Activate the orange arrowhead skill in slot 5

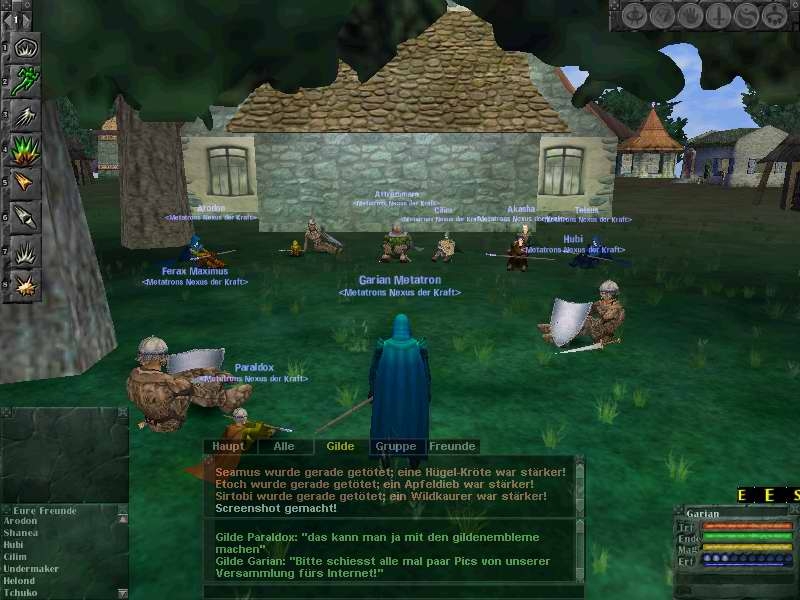click(26, 183)
